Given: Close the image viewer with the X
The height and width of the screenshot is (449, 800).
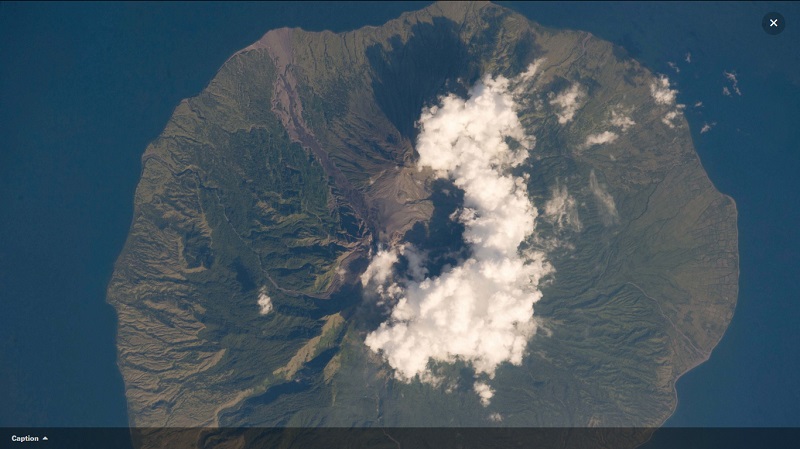Looking at the screenshot, I should (773, 23).
